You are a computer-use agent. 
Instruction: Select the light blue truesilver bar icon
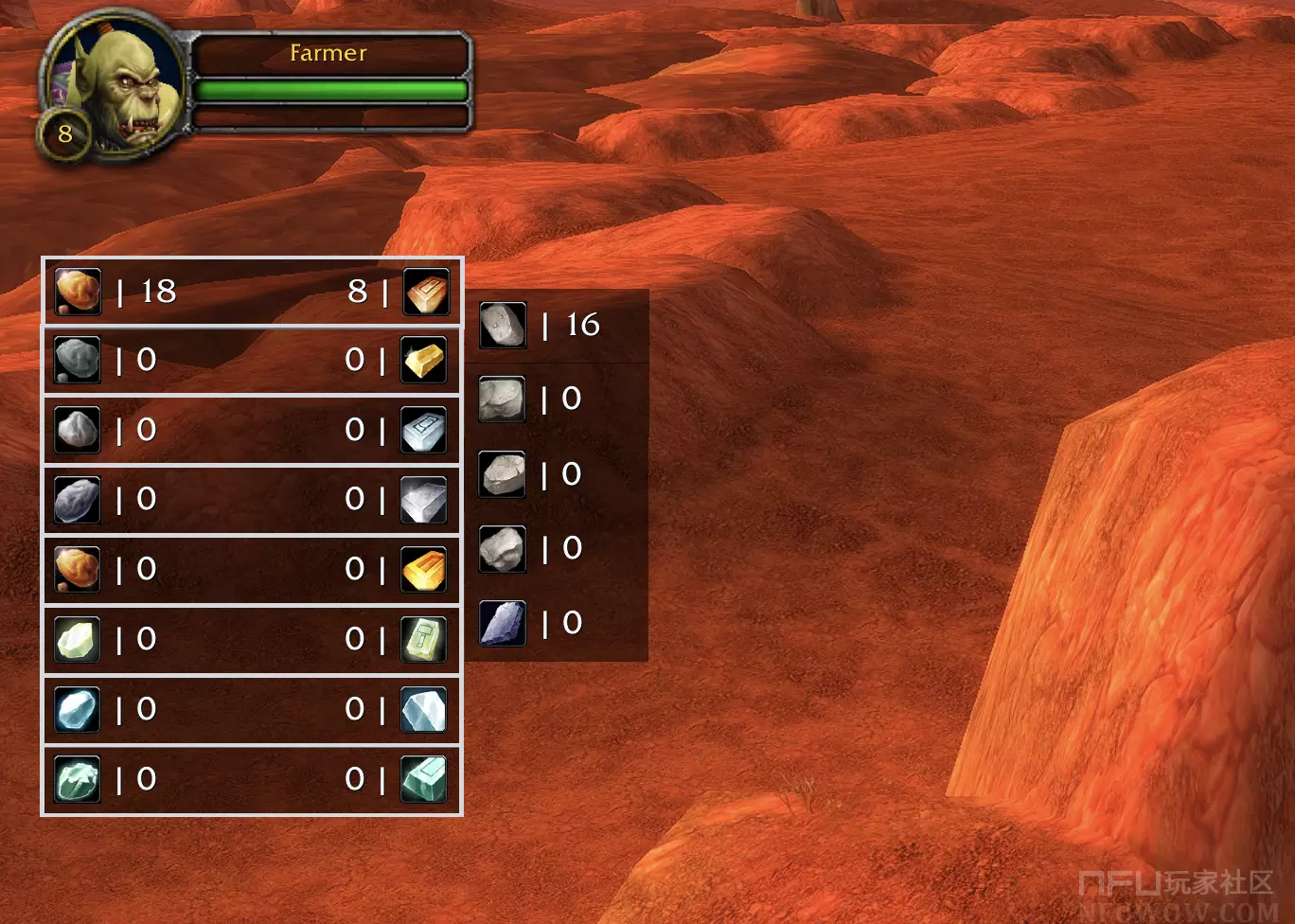coord(424,710)
